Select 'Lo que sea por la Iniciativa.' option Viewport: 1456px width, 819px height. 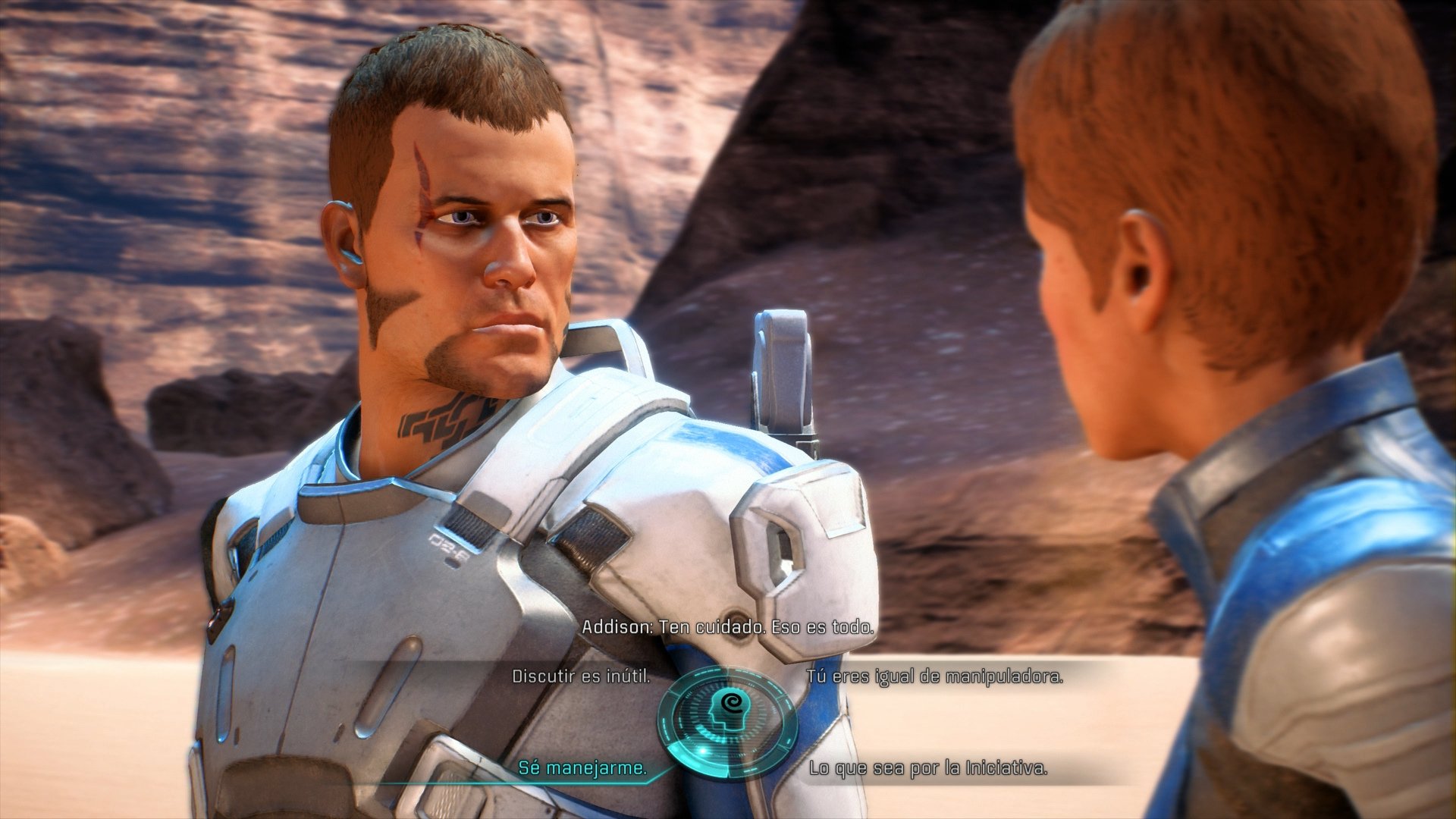928,767
